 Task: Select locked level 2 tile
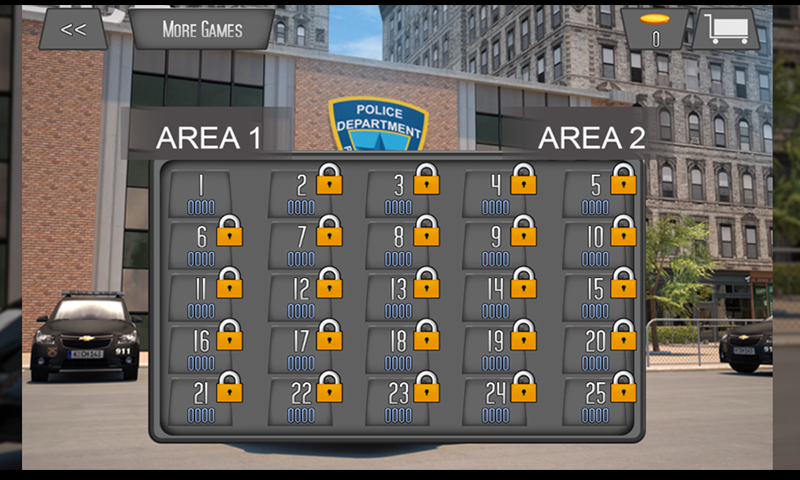click(x=302, y=193)
